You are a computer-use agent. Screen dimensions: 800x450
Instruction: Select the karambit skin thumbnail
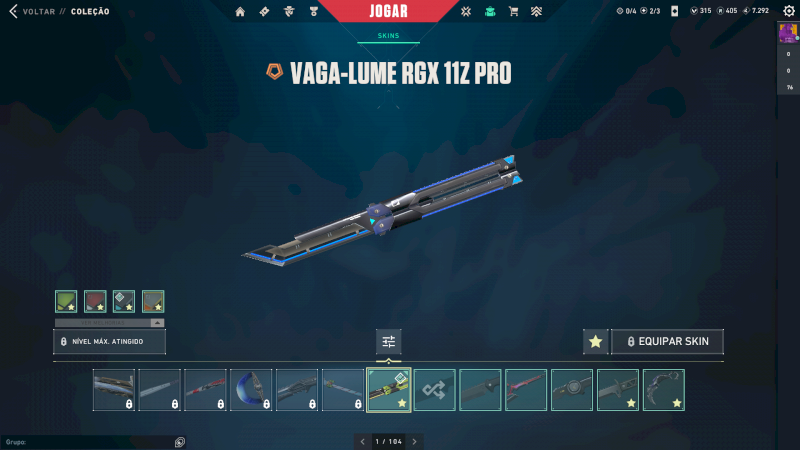tap(663, 390)
